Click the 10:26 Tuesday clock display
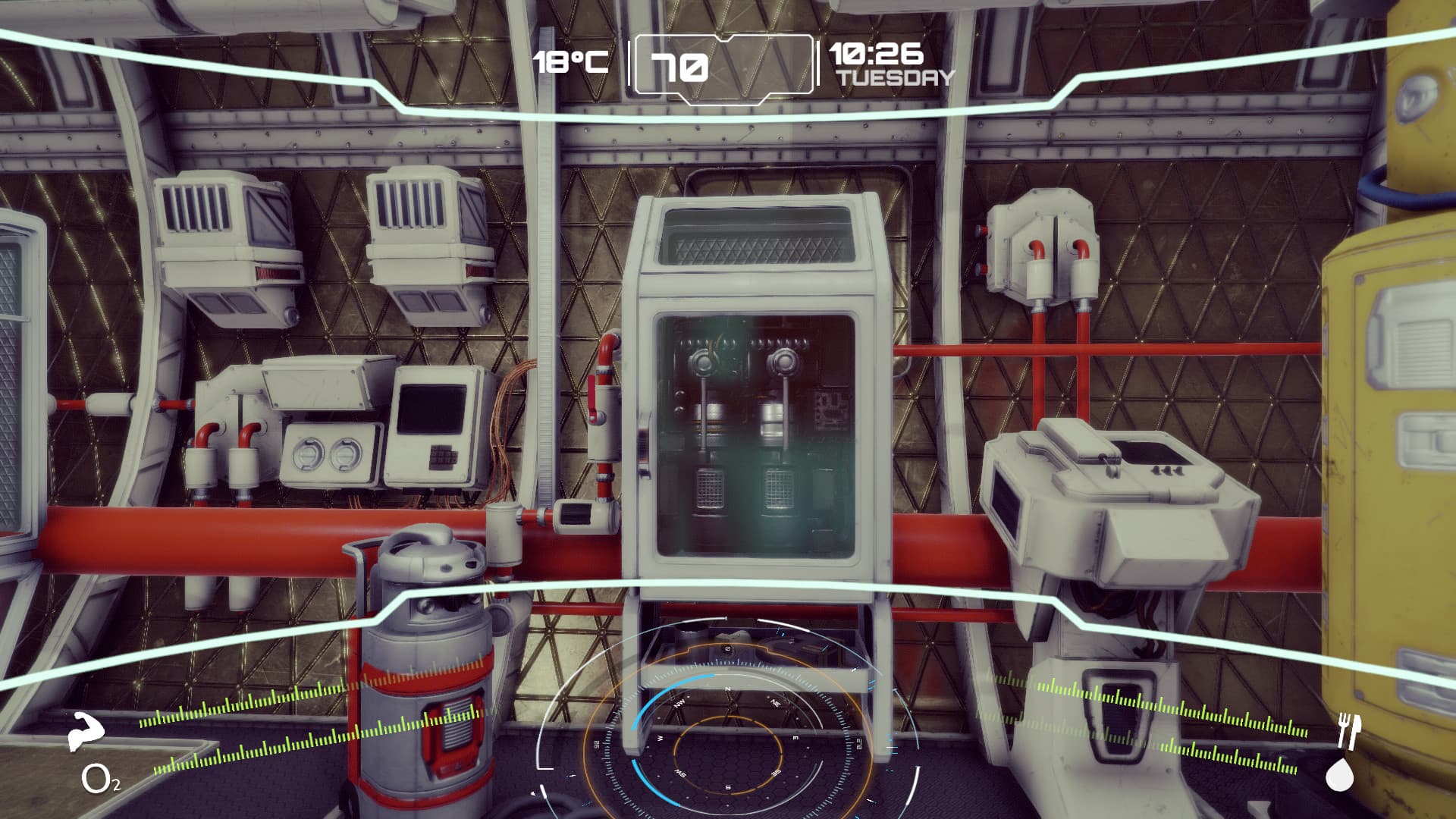Screen dimensions: 1456x819 890,65
